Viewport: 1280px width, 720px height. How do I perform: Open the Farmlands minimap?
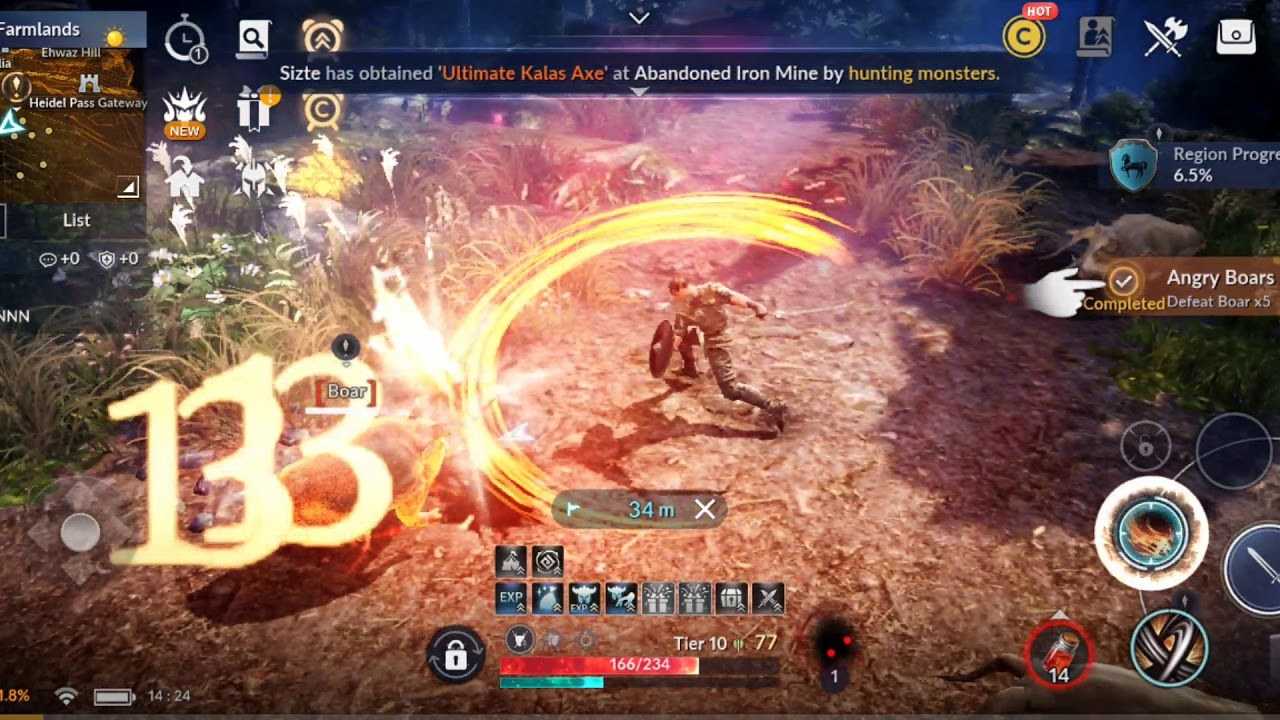(72, 120)
